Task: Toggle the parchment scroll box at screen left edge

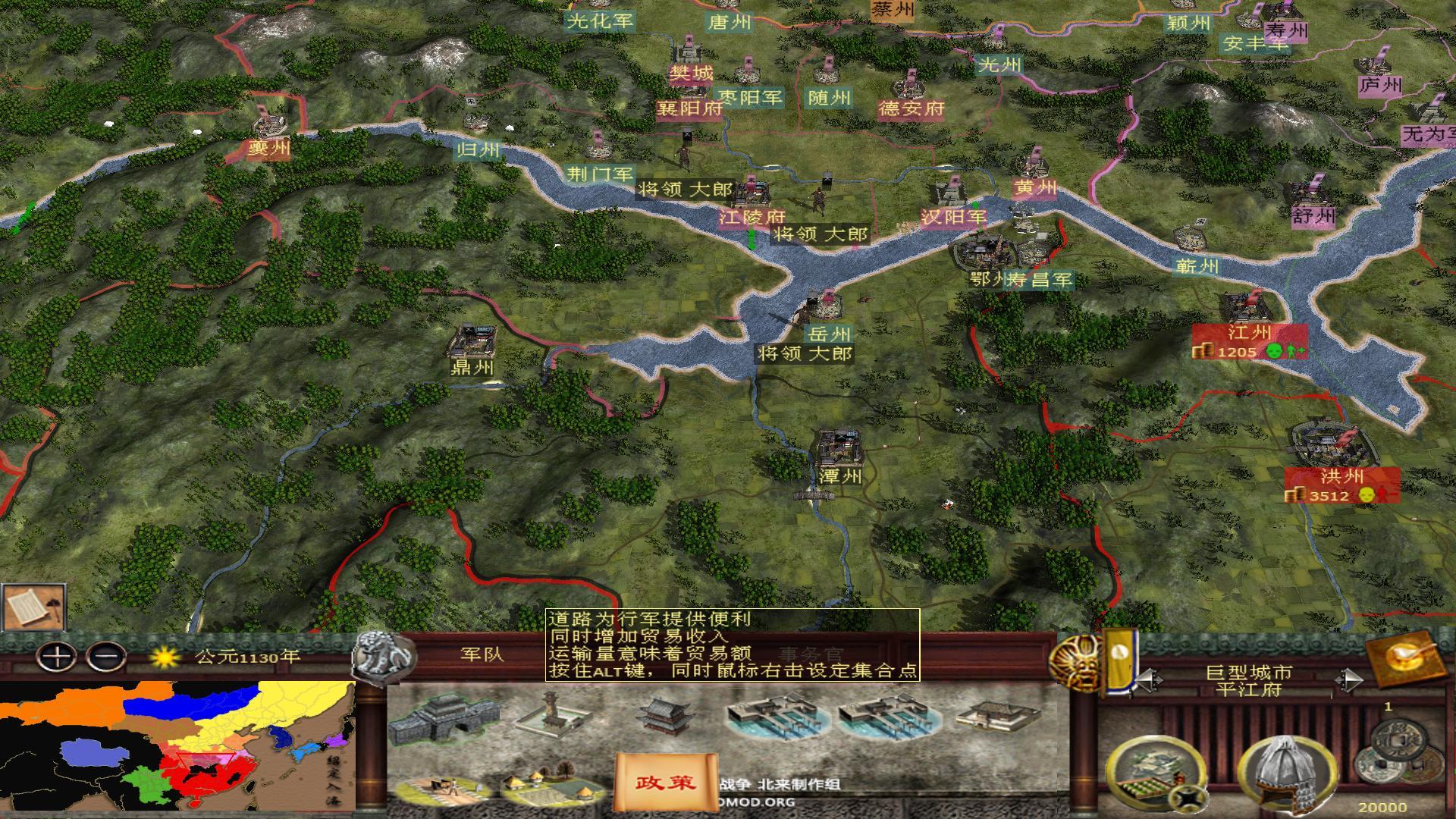Action: coord(32,607)
